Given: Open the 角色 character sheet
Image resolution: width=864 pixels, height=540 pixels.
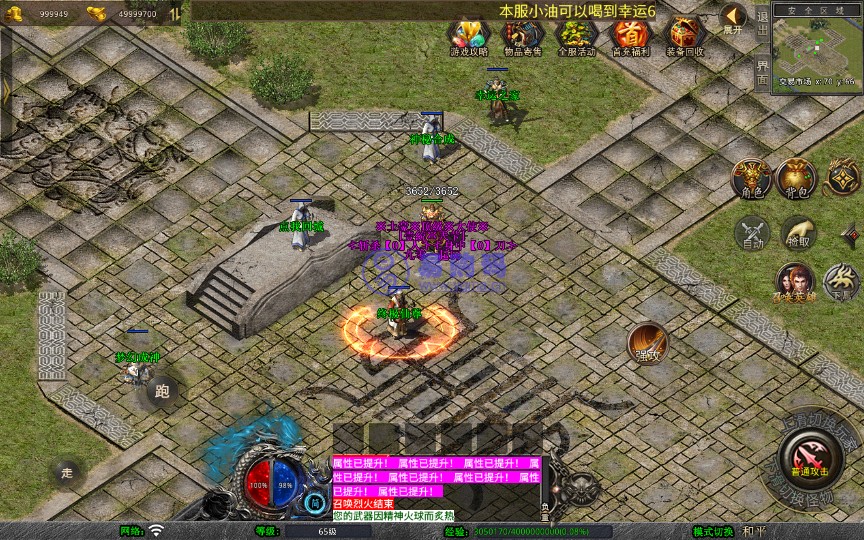Looking at the screenshot, I should pos(750,178).
